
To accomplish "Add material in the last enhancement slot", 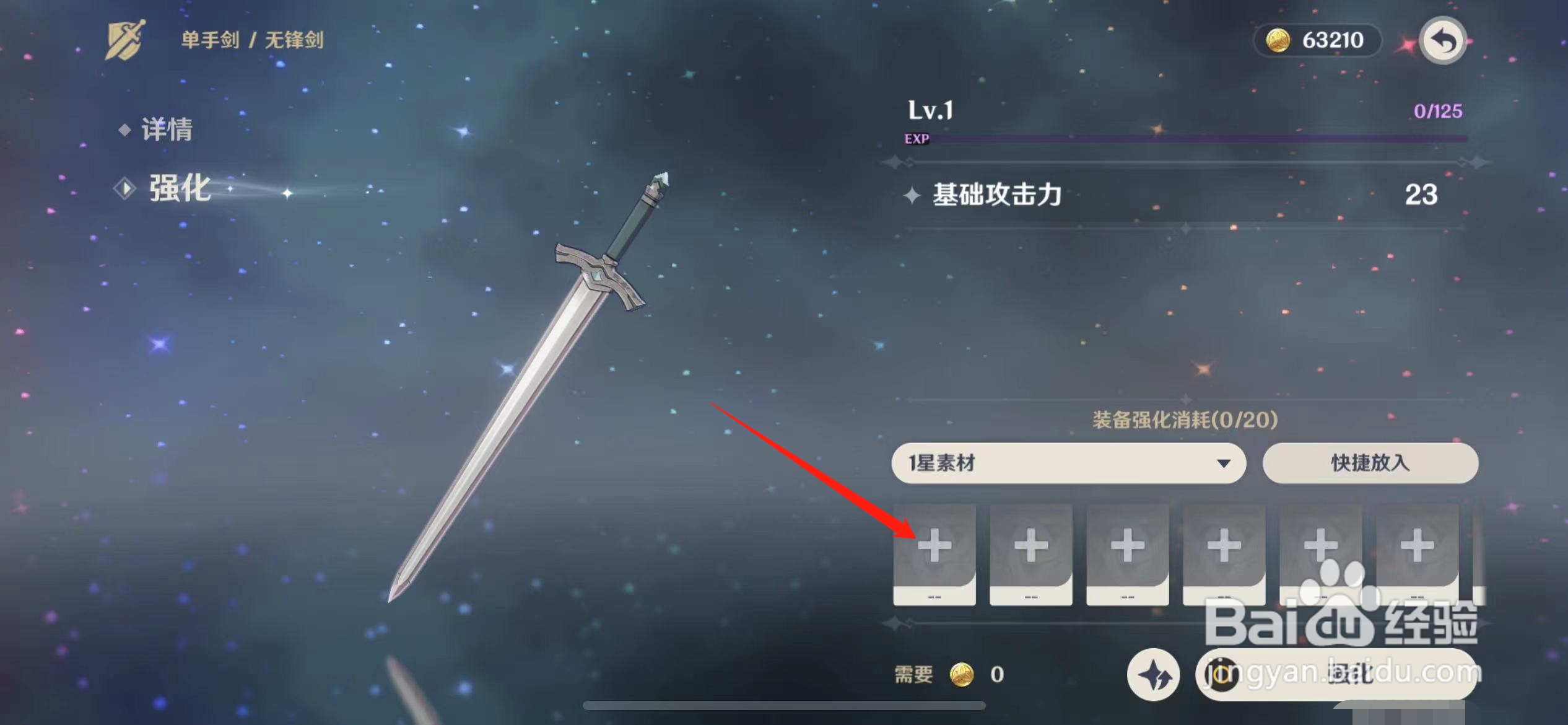I will point(1417,545).
